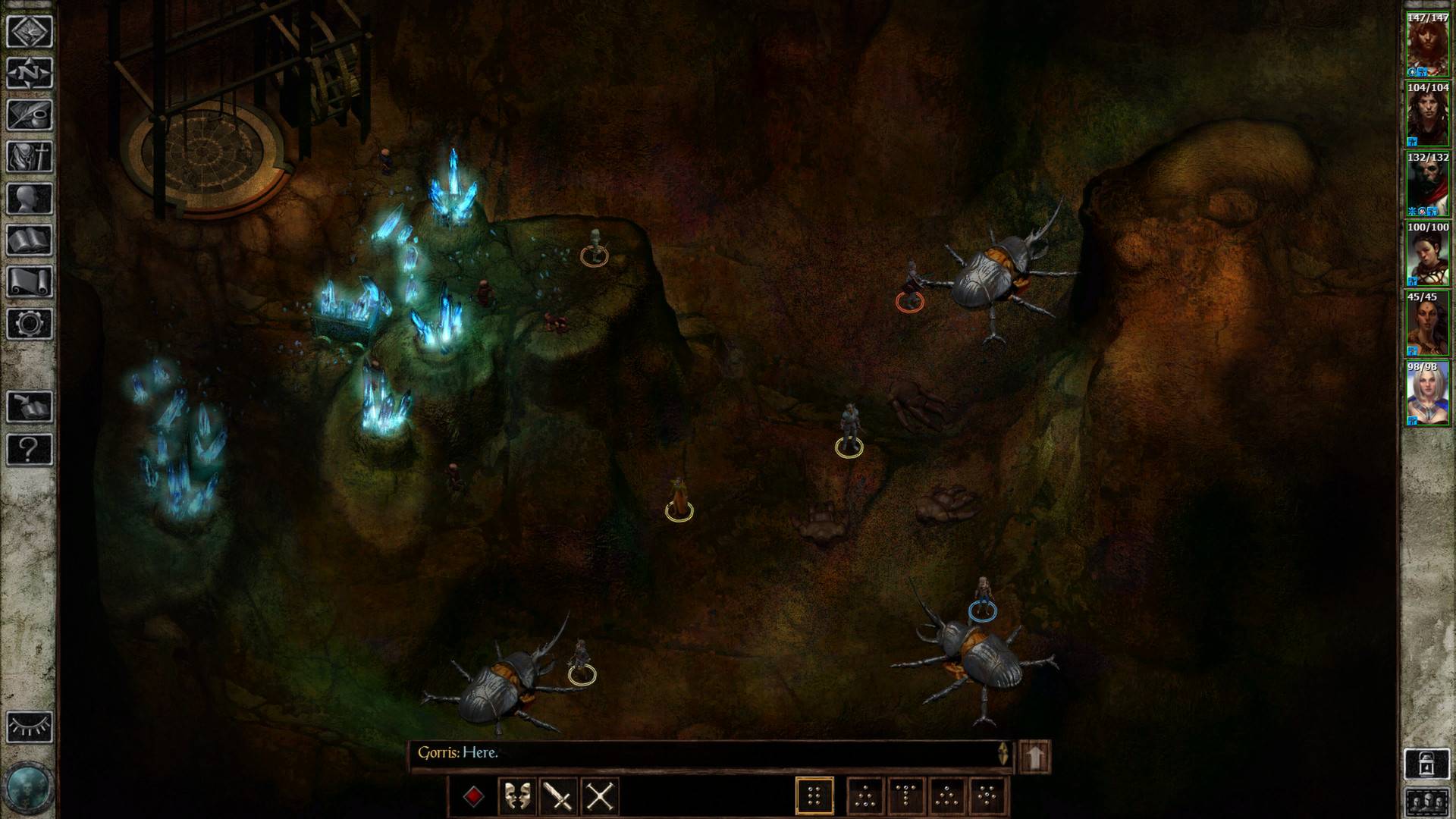Toggle party AI with the red diamond
Screen dimensions: 1456x819
474,794
